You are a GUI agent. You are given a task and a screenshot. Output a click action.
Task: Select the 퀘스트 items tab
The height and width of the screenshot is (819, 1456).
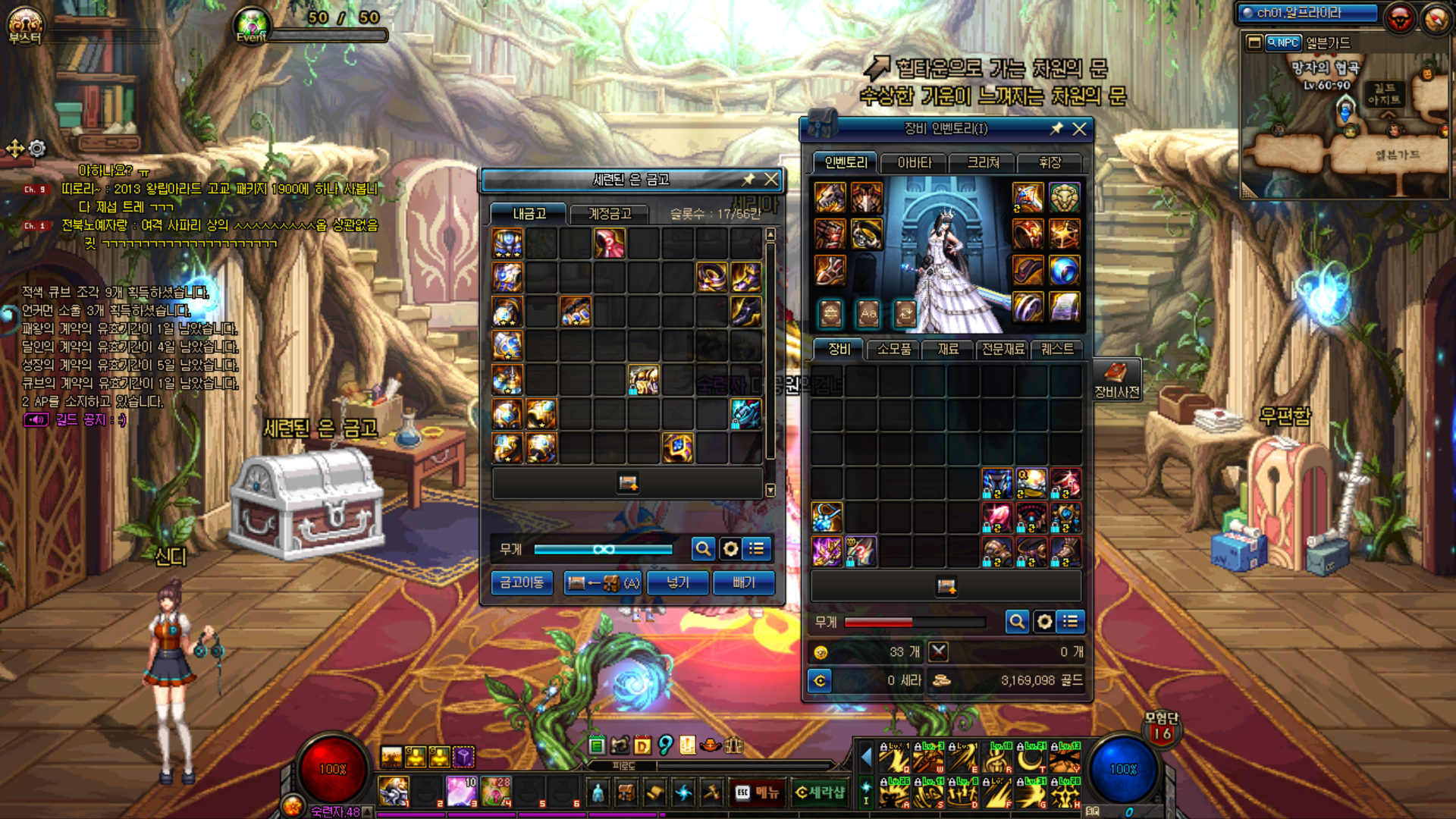pos(1057,349)
